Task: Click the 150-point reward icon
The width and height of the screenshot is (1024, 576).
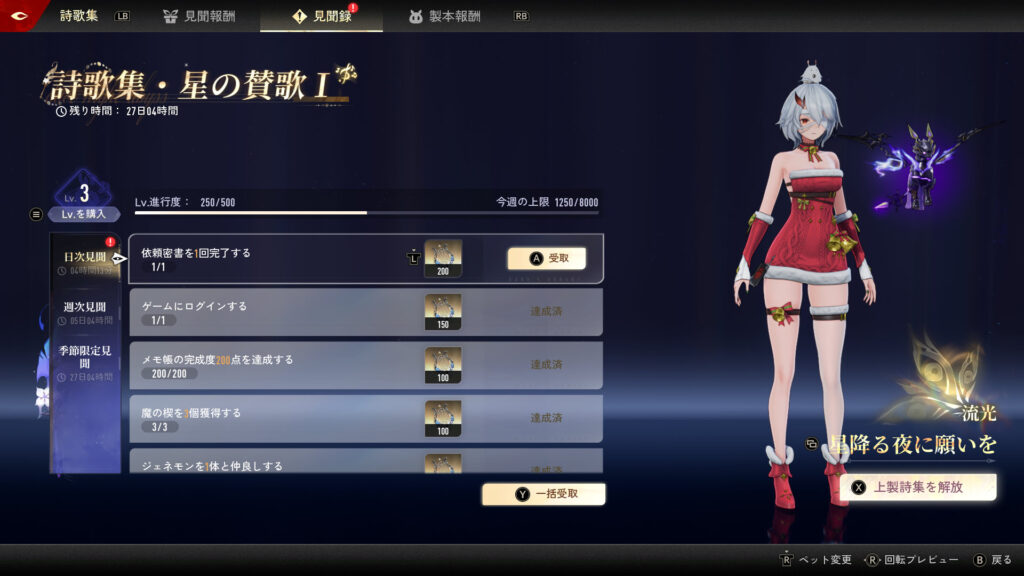Action: tap(442, 312)
